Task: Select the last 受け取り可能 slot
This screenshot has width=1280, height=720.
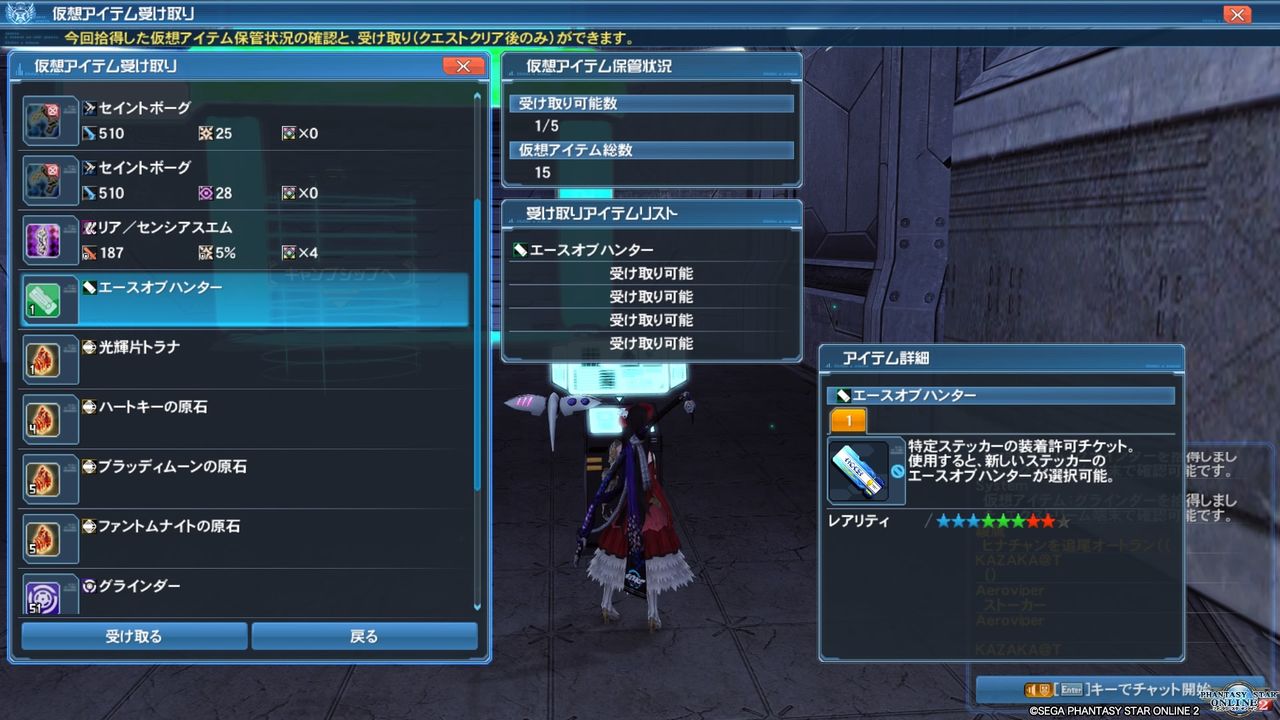Action: [650, 344]
